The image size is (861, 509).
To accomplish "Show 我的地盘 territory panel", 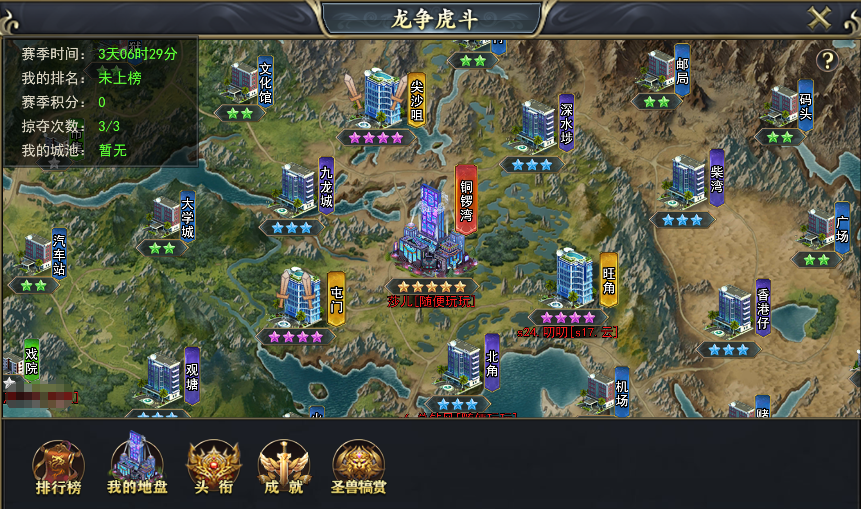I will [x=135, y=467].
